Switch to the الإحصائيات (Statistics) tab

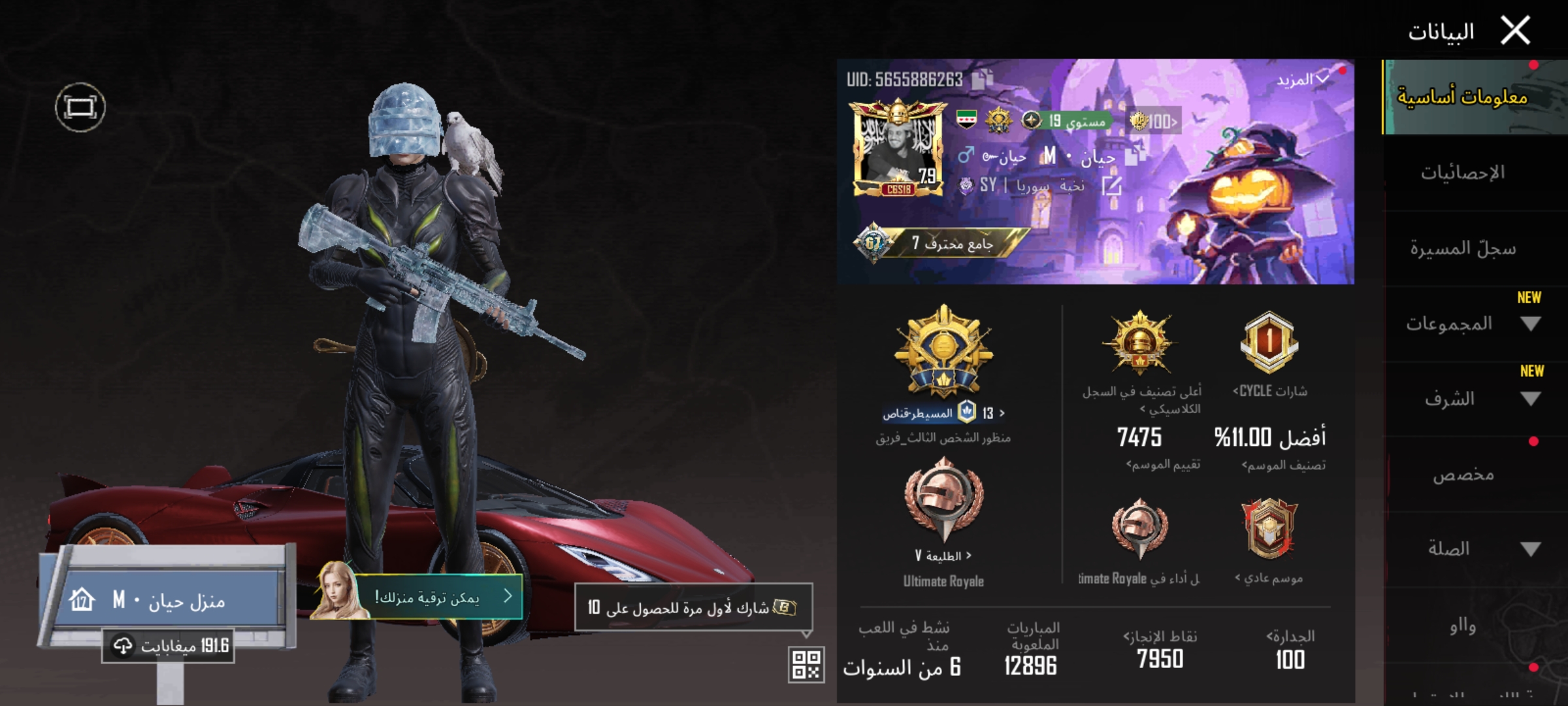[x=1462, y=173]
